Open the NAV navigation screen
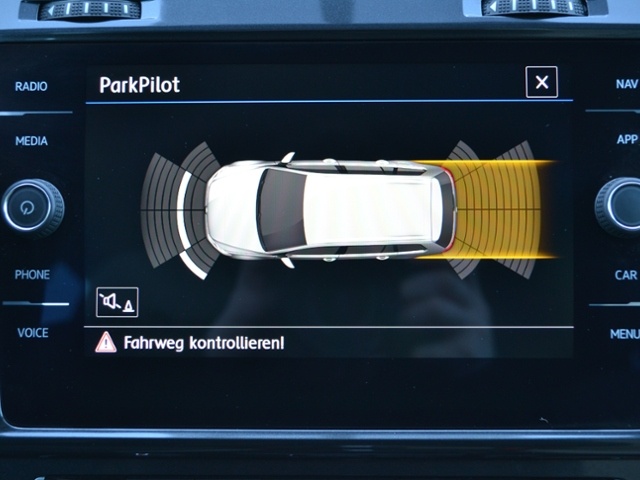The height and width of the screenshot is (480, 640). pyautogui.click(x=626, y=85)
